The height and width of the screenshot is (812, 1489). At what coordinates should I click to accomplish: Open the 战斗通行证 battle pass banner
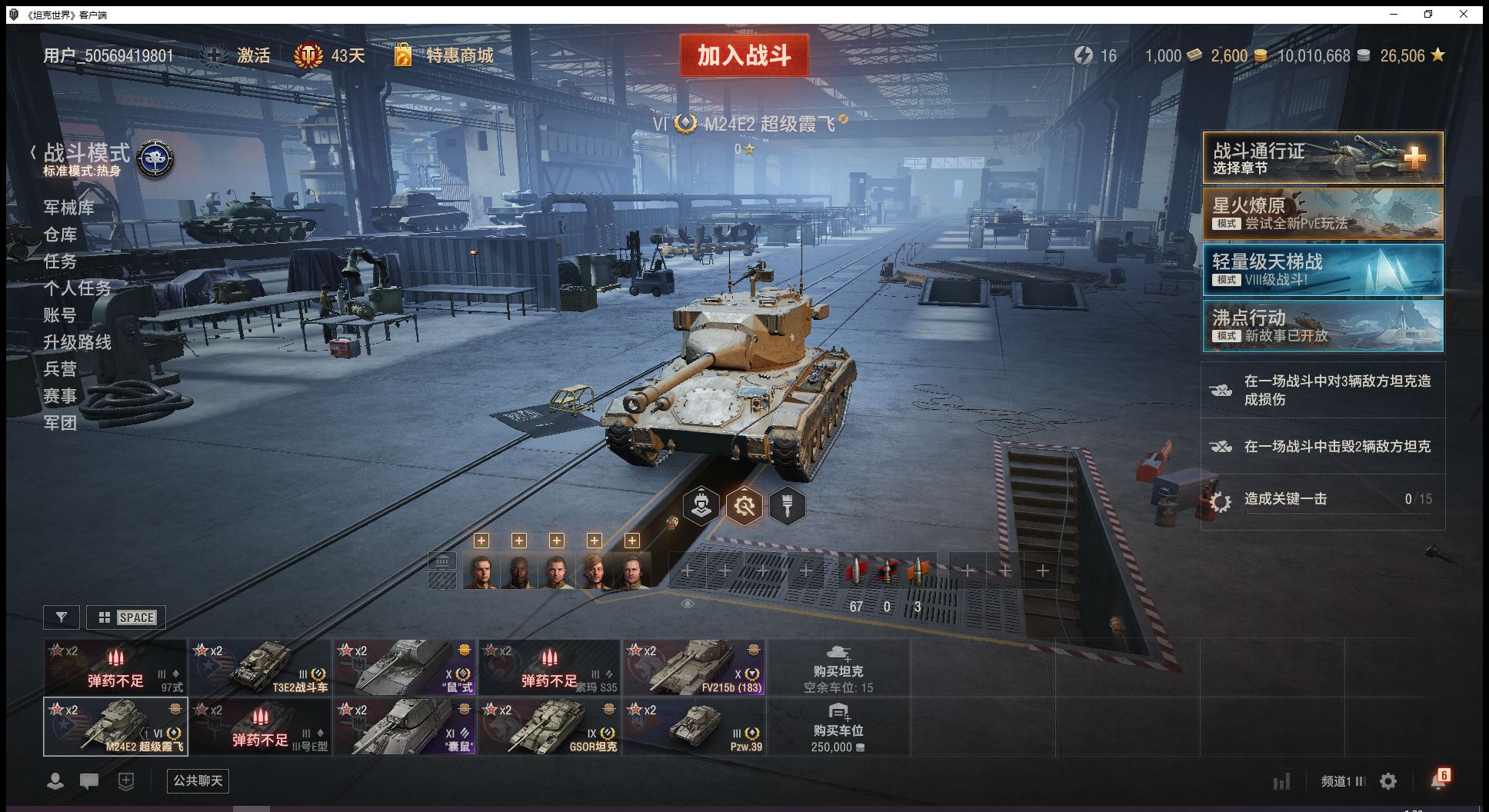pos(1322,158)
